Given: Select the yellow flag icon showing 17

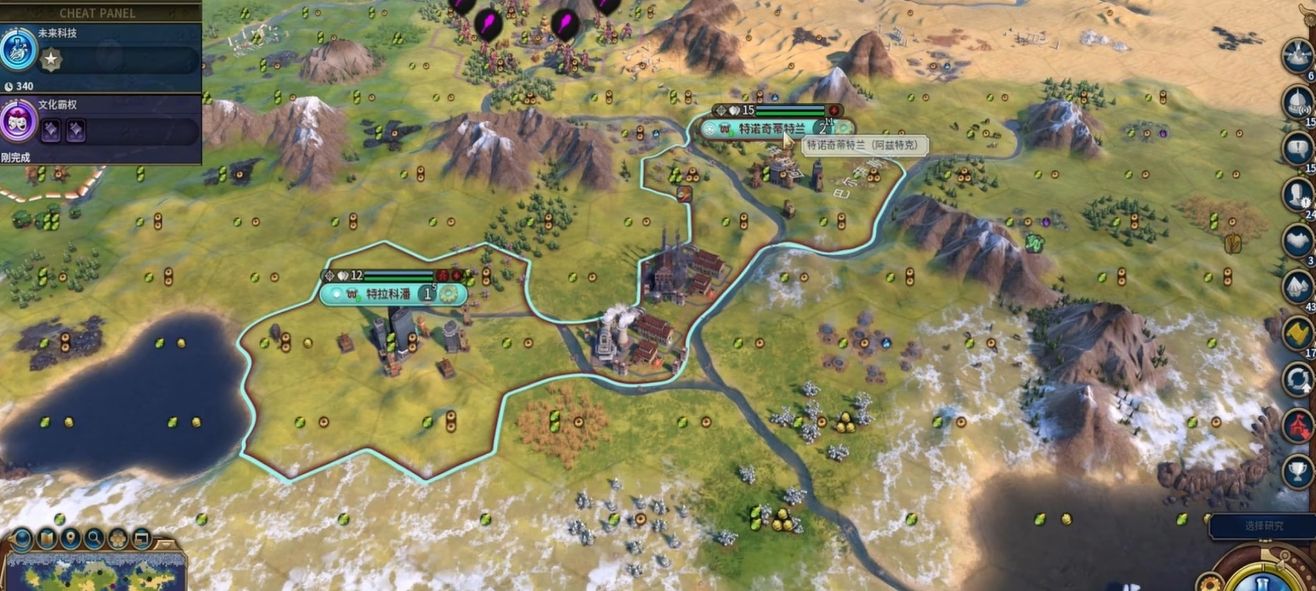Looking at the screenshot, I should point(1298,332).
